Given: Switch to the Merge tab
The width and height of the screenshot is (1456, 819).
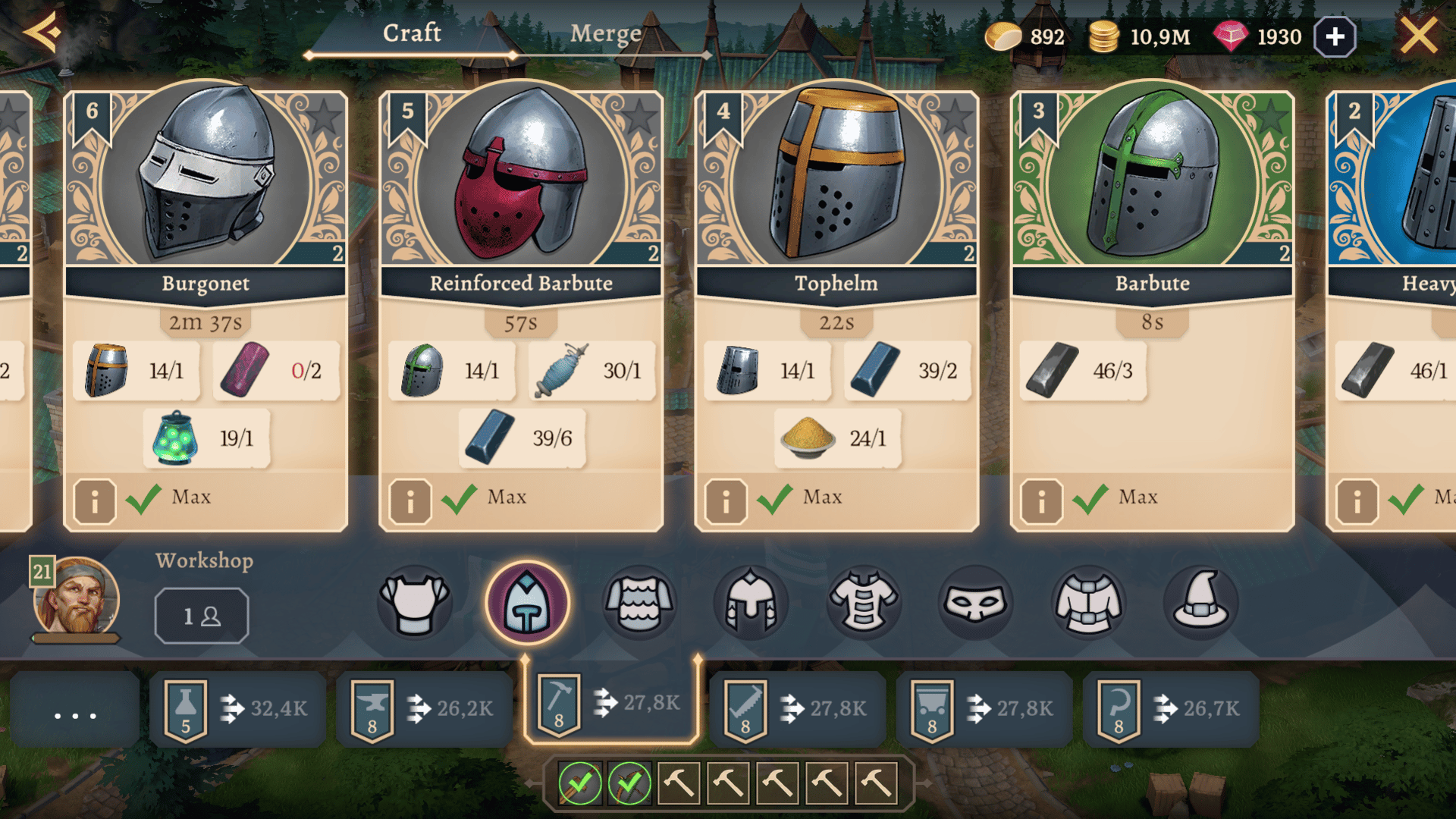Looking at the screenshot, I should 605,34.
